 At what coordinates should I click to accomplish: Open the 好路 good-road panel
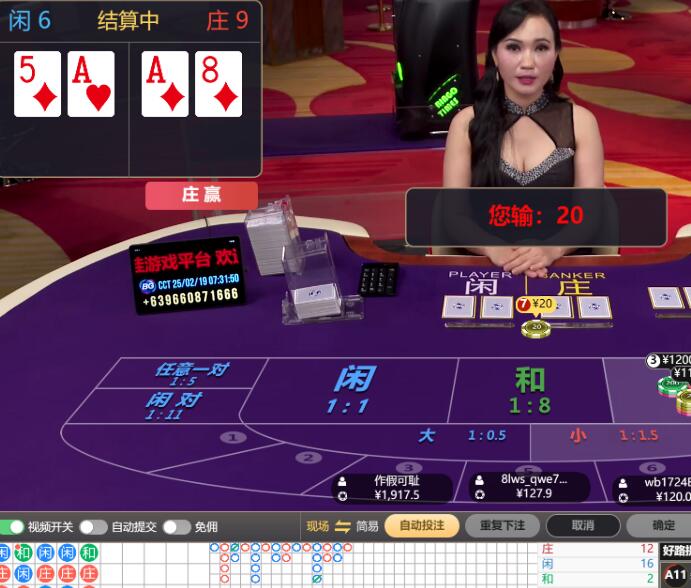pos(676,550)
